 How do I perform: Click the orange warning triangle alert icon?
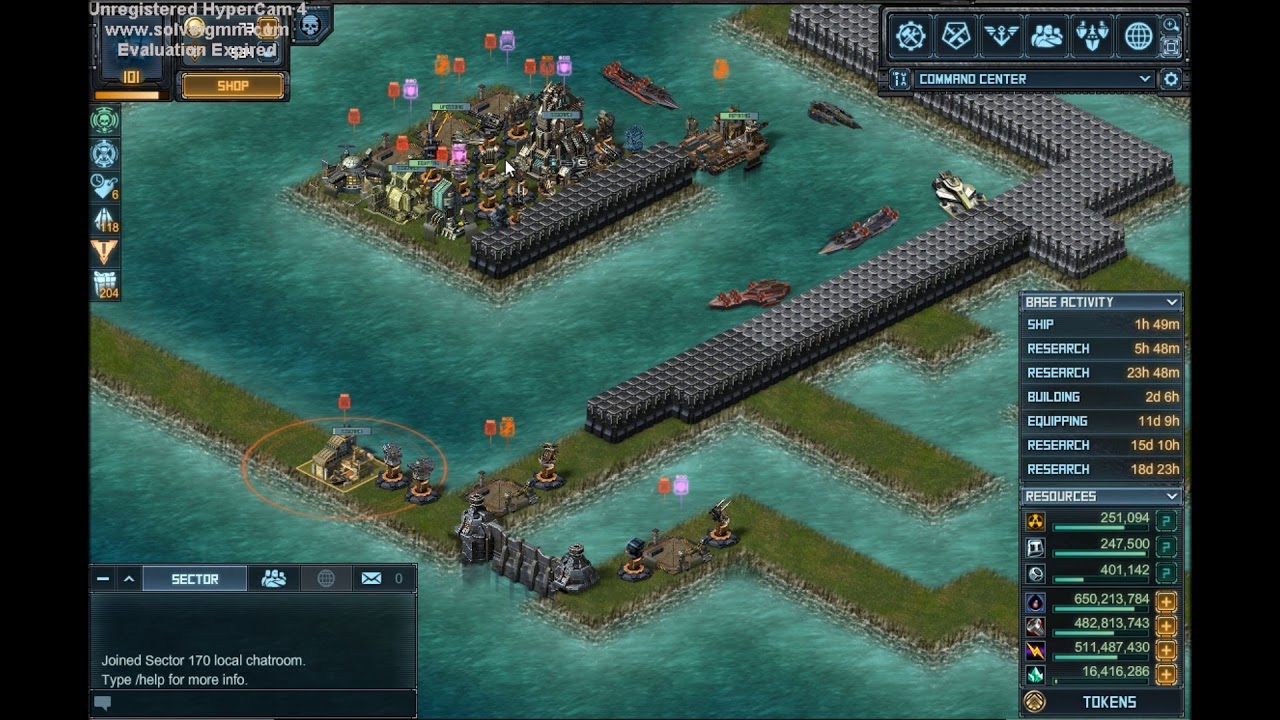105,251
